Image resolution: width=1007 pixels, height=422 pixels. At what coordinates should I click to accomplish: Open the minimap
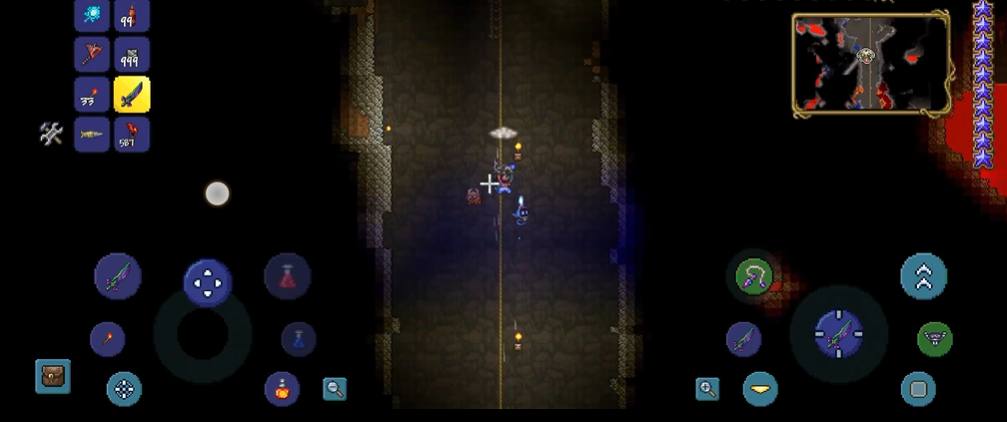pos(870,62)
